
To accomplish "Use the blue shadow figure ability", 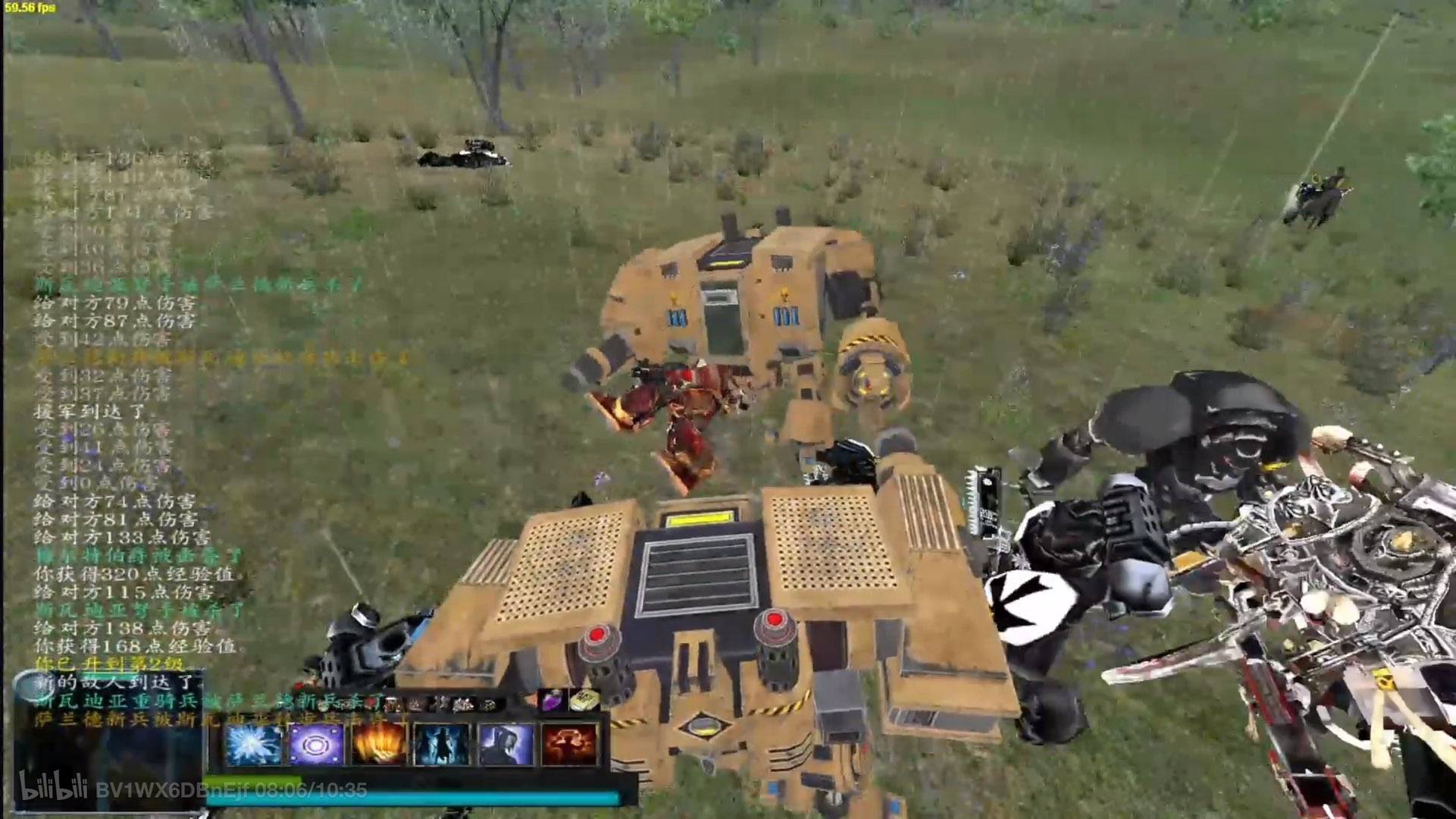I will click(442, 744).
